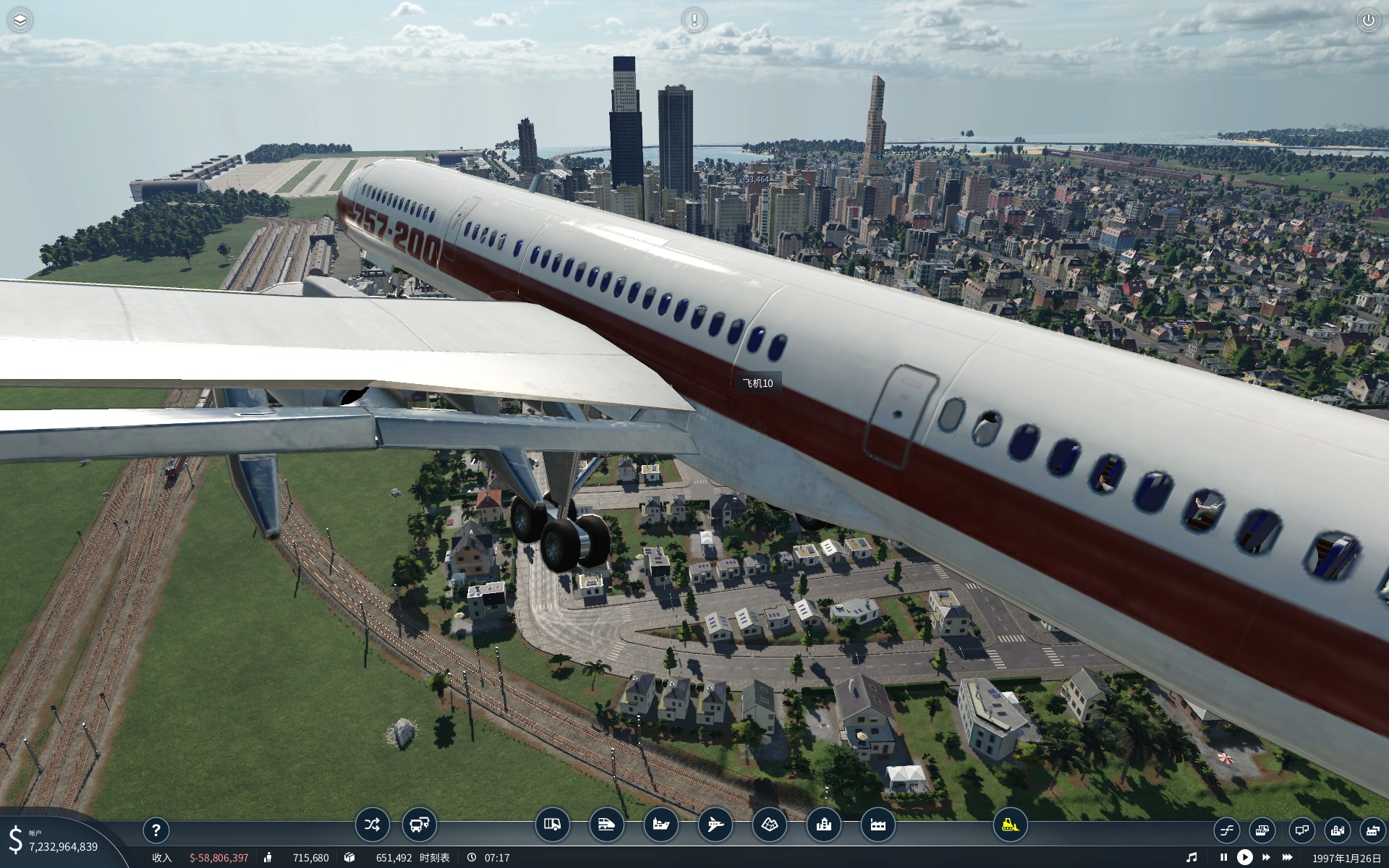Click the exclamation warnings indicator
Screen dimensions: 1389x868
click(694, 20)
